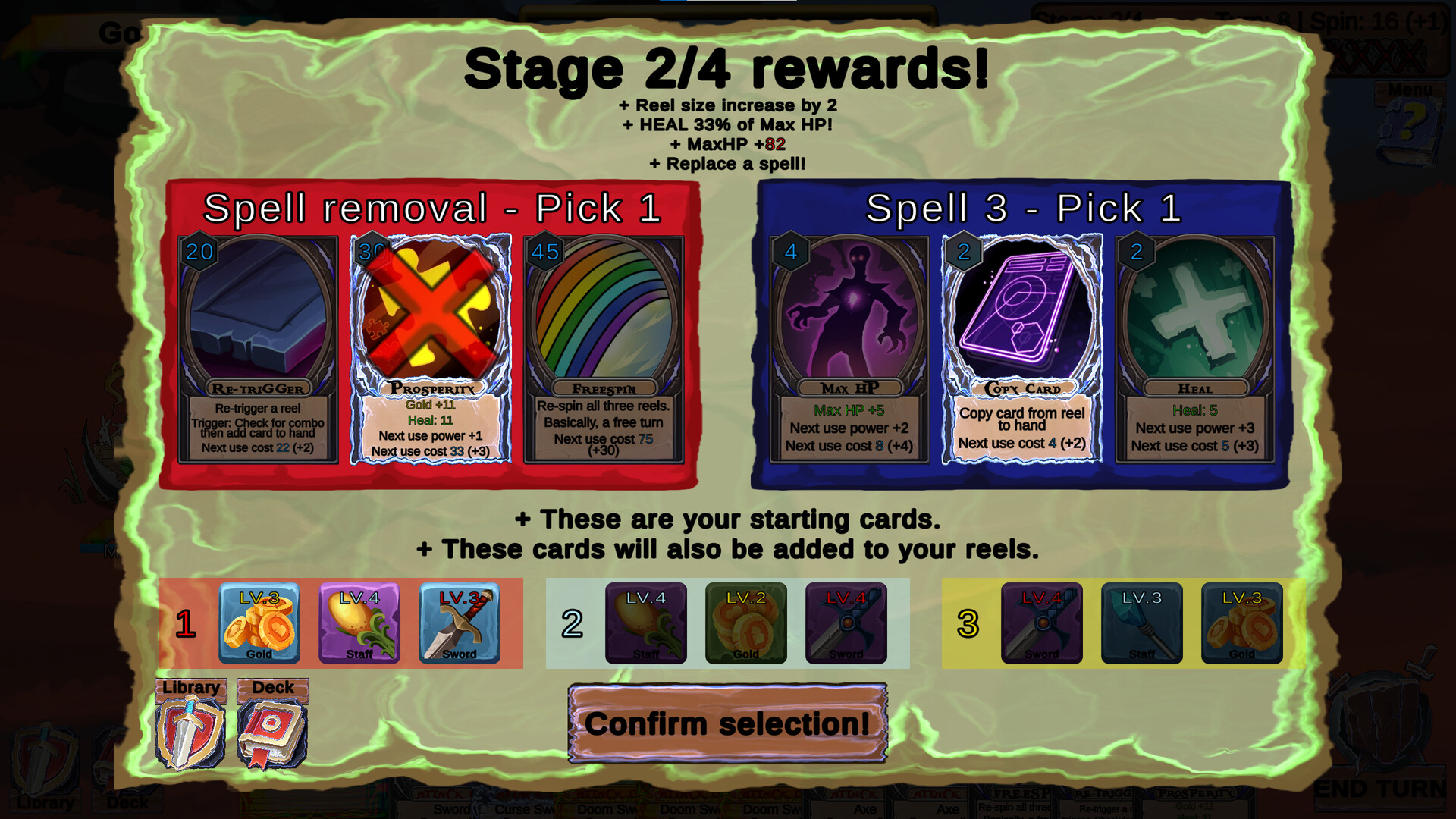Click the LV.4 Staff icon in set 2
The height and width of the screenshot is (819, 1456).
click(646, 623)
